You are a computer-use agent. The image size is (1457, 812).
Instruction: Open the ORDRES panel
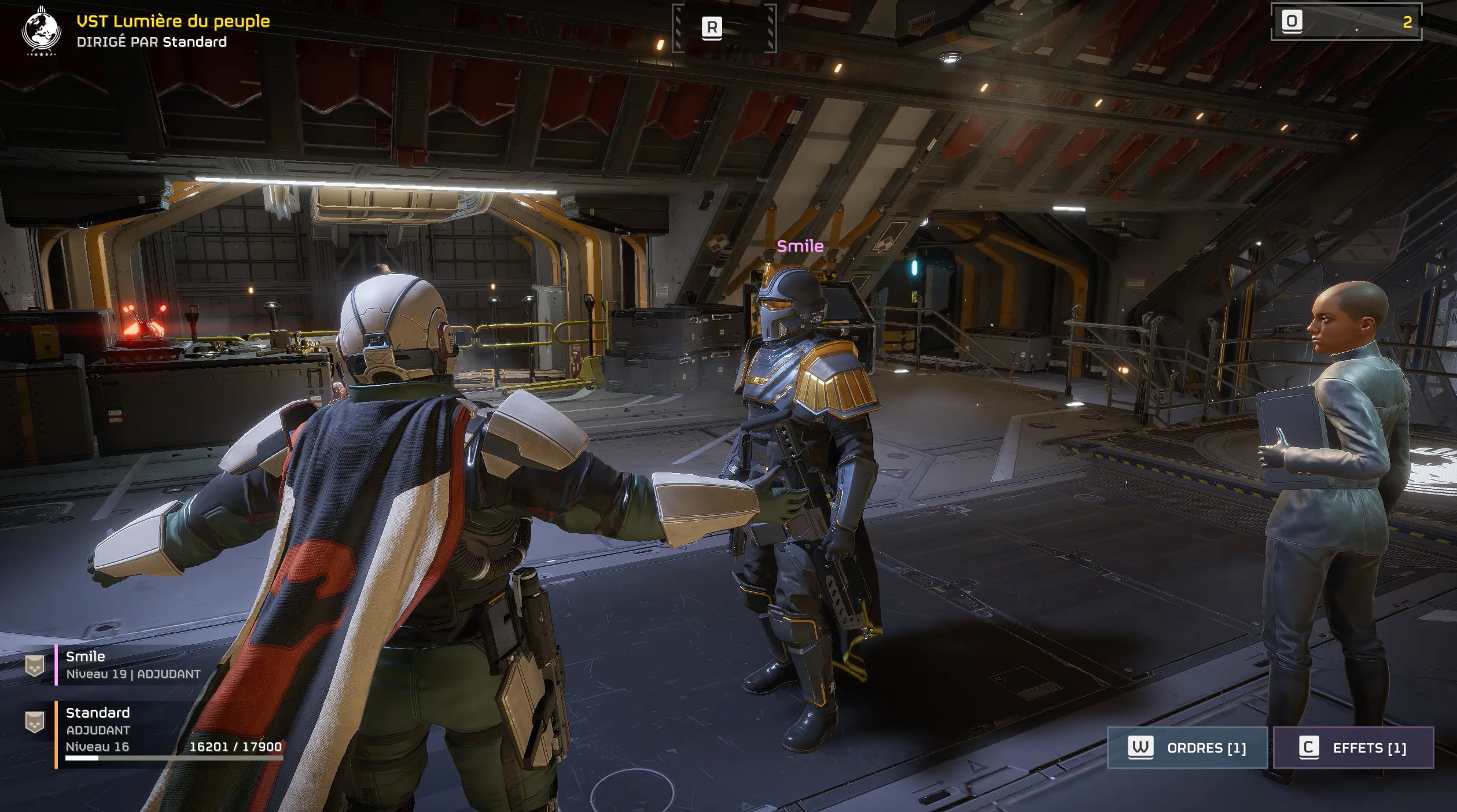(1187, 748)
